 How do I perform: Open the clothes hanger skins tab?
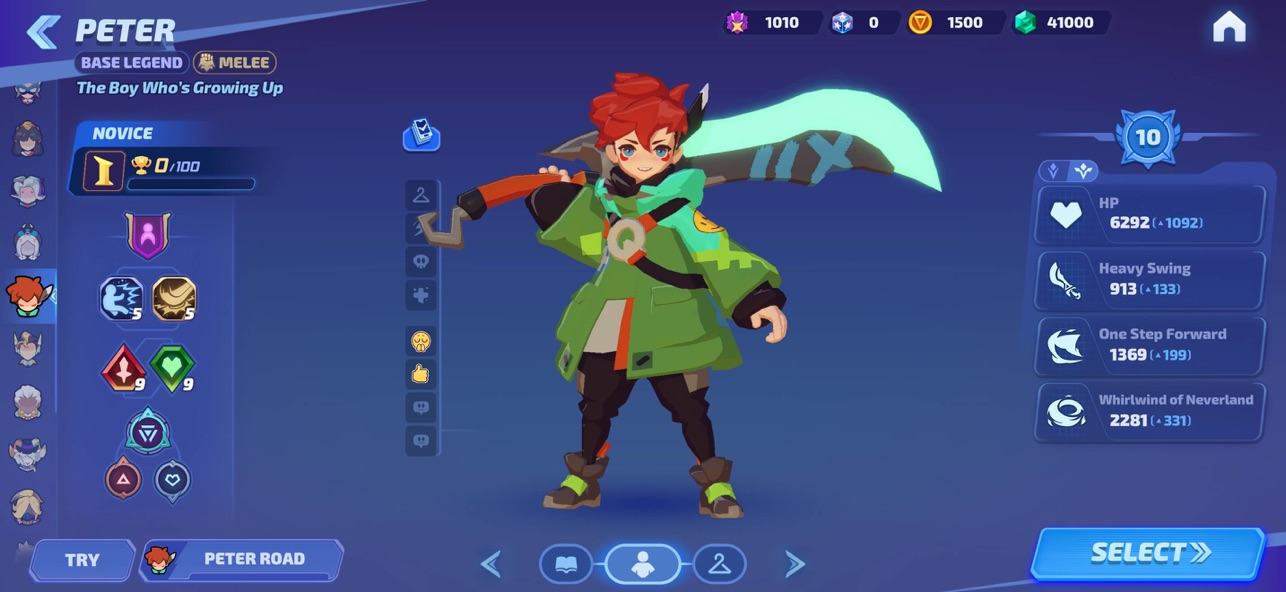coord(719,565)
